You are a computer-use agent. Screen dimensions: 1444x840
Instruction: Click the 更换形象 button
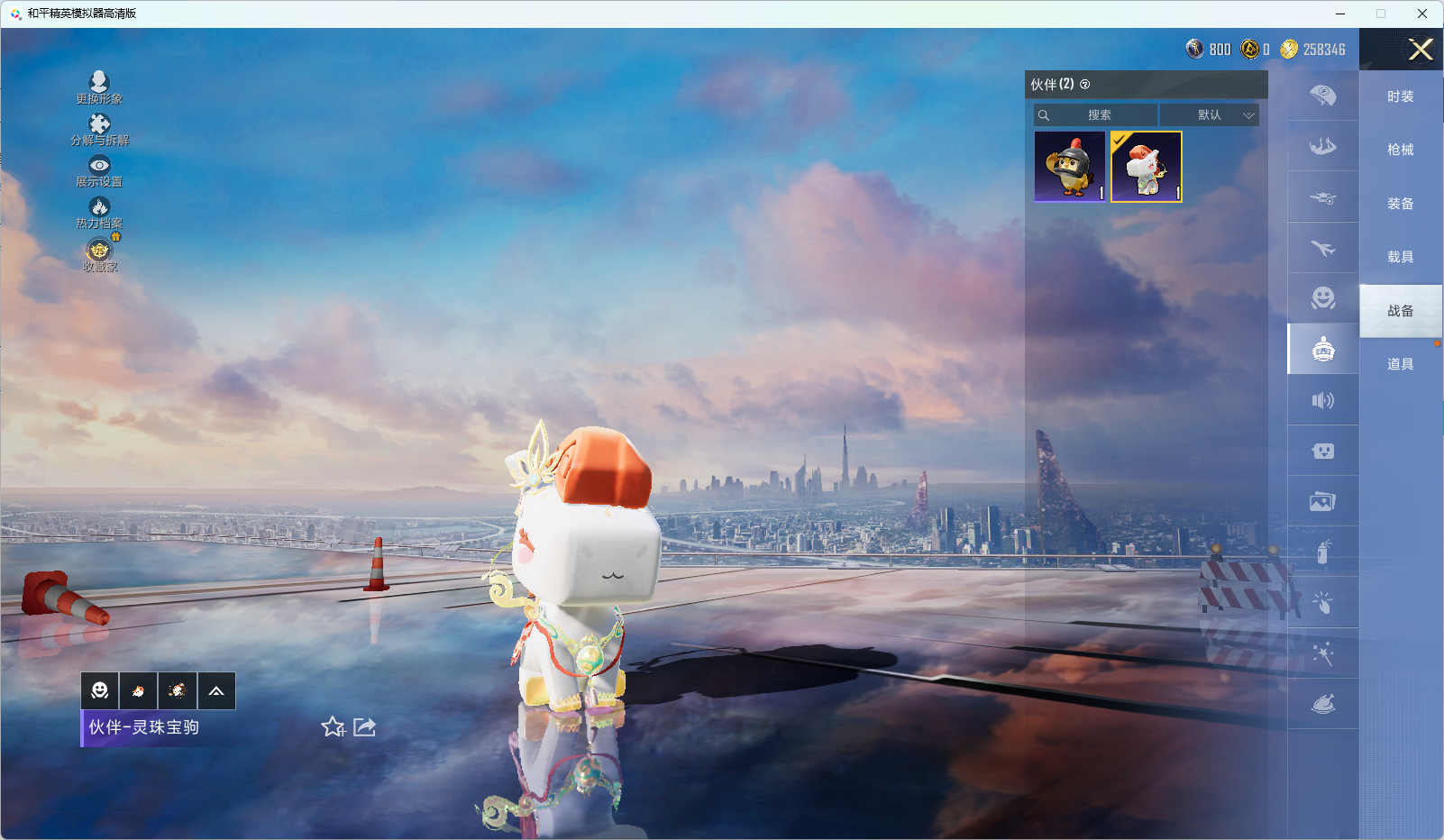[99, 87]
